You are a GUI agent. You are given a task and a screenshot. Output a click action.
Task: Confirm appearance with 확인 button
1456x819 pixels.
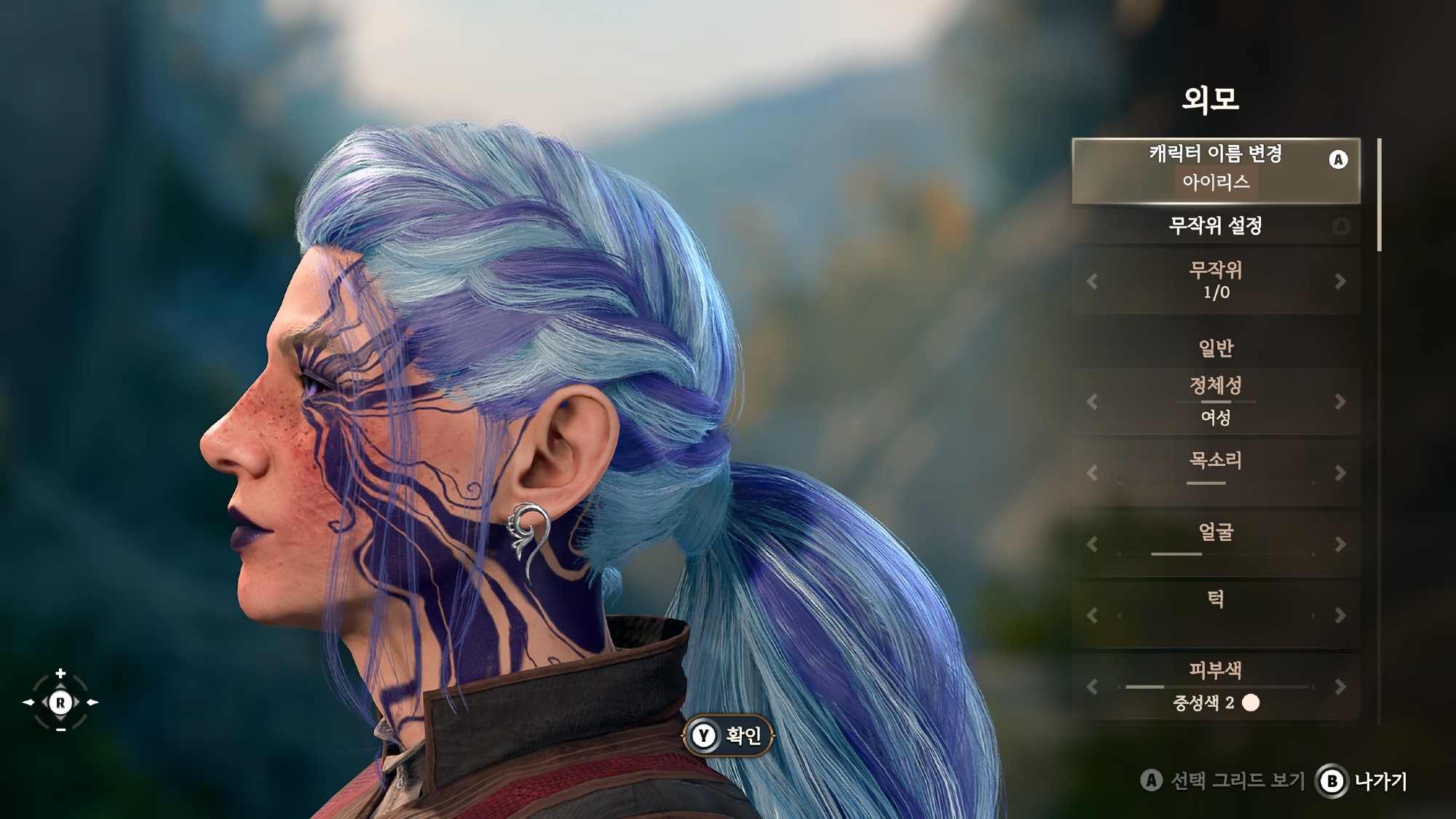729,736
